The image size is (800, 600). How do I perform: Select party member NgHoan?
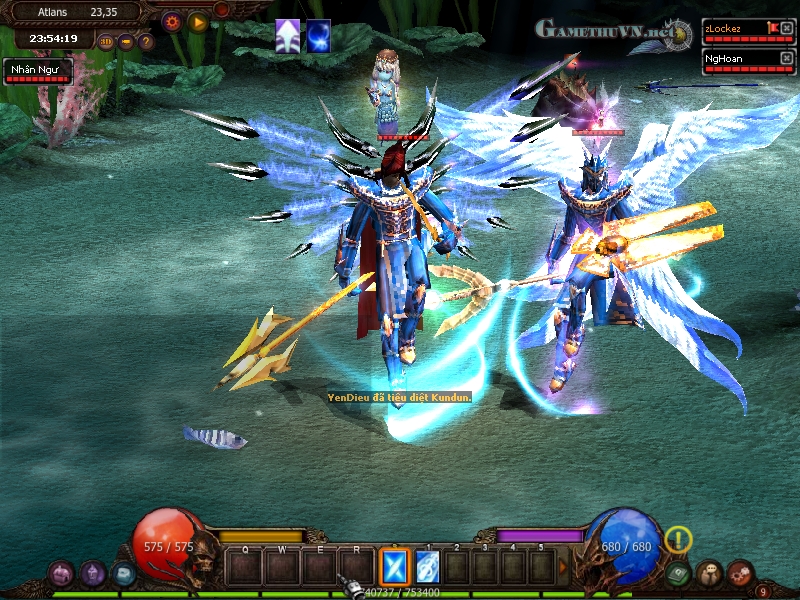733,59
